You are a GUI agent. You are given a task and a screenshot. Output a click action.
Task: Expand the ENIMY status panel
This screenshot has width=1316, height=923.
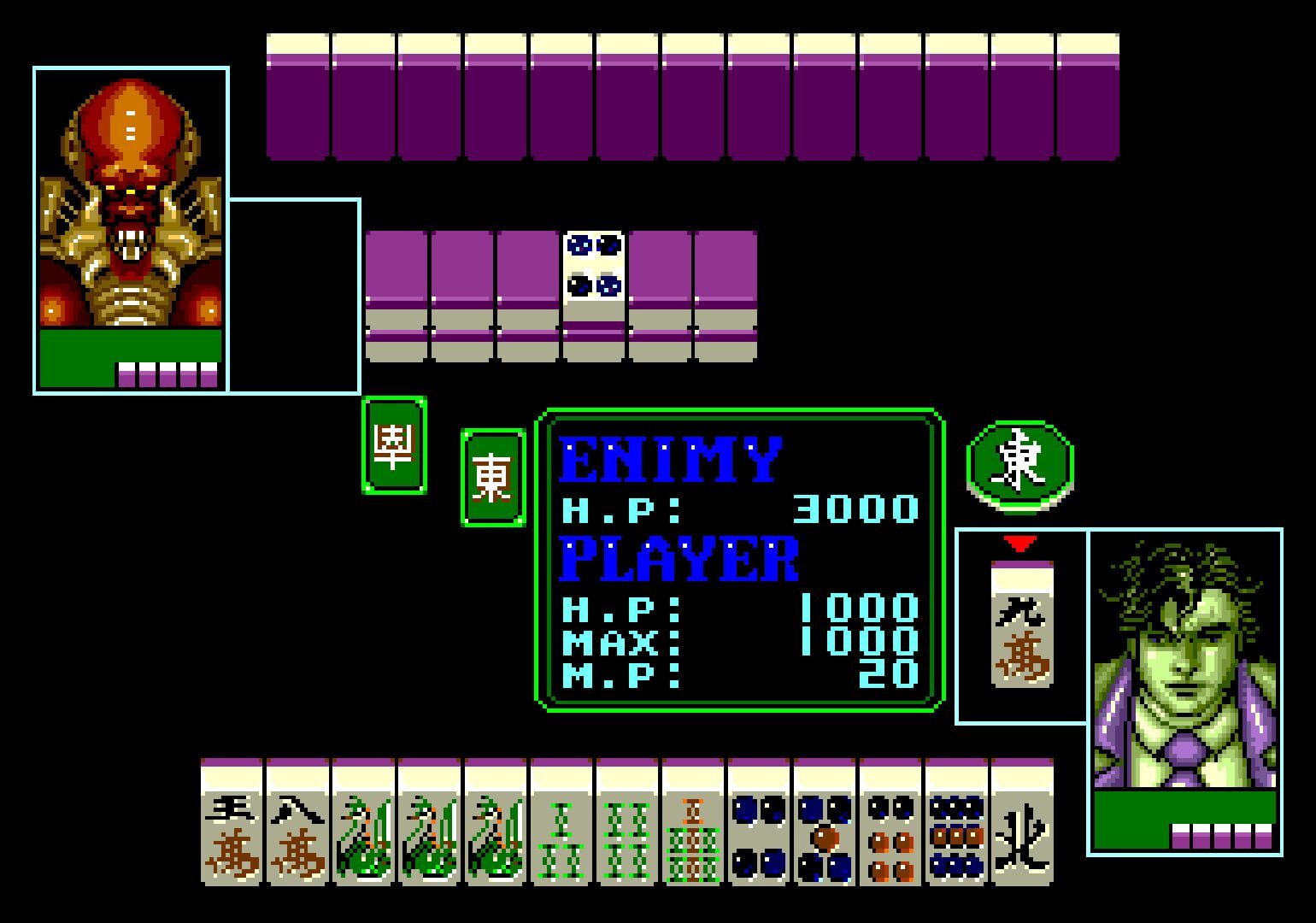click(x=739, y=560)
